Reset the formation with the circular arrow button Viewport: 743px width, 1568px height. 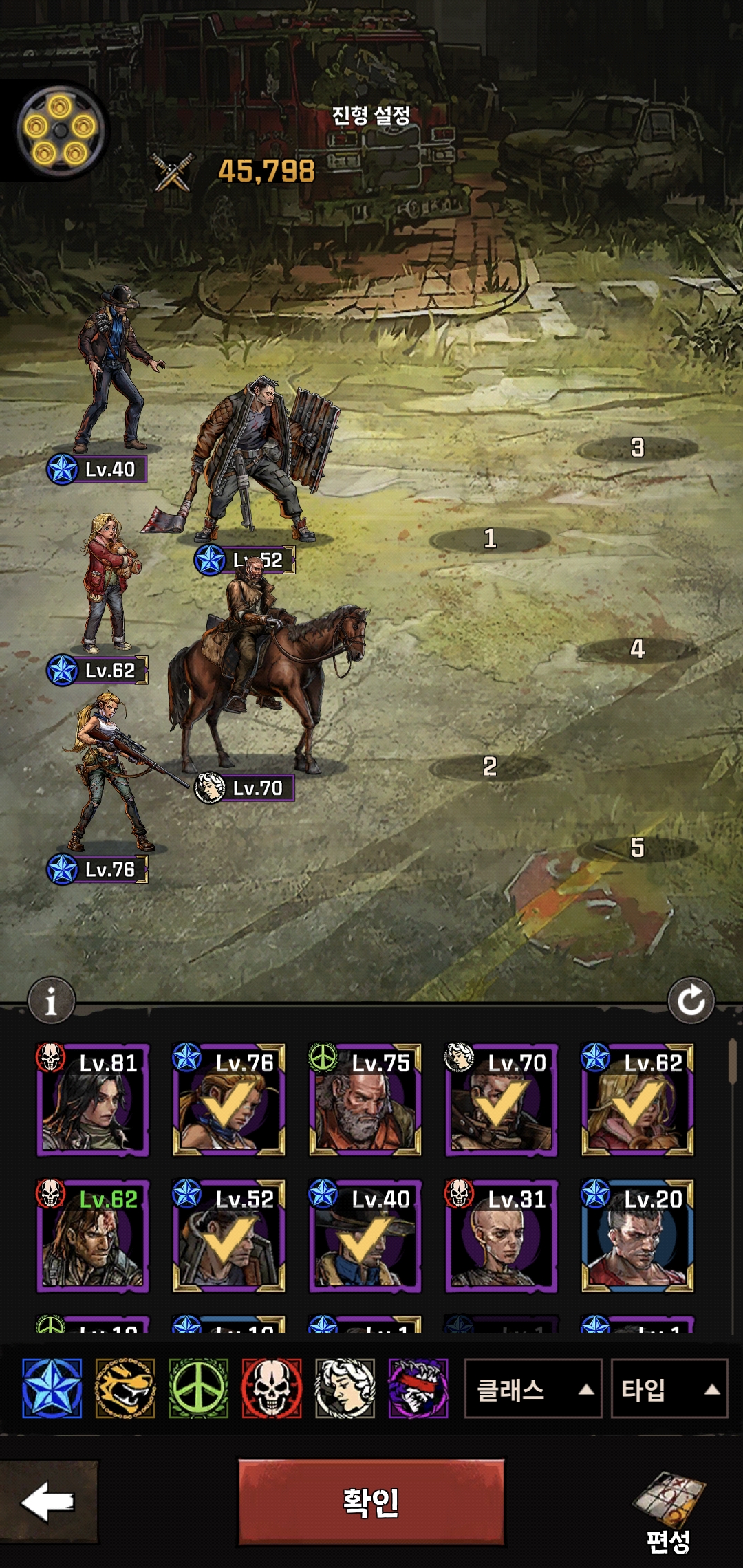[691, 1001]
